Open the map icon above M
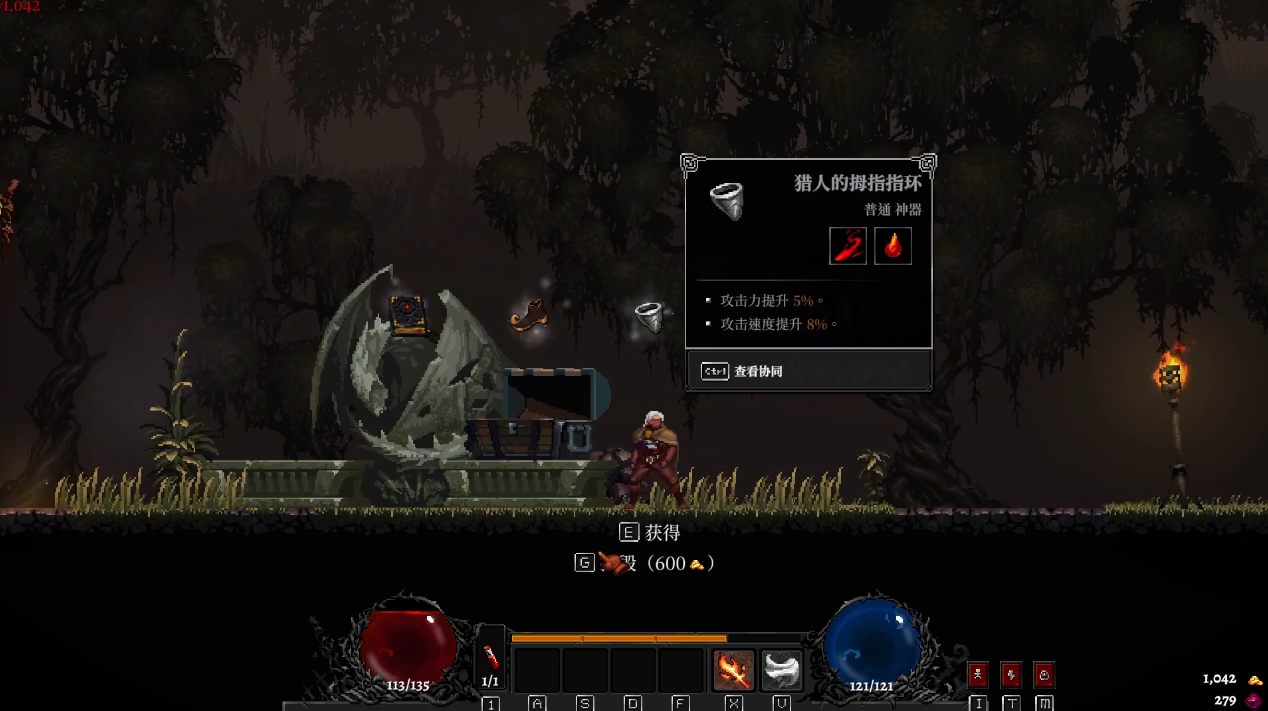Image resolution: width=1268 pixels, height=711 pixels. tap(1044, 674)
